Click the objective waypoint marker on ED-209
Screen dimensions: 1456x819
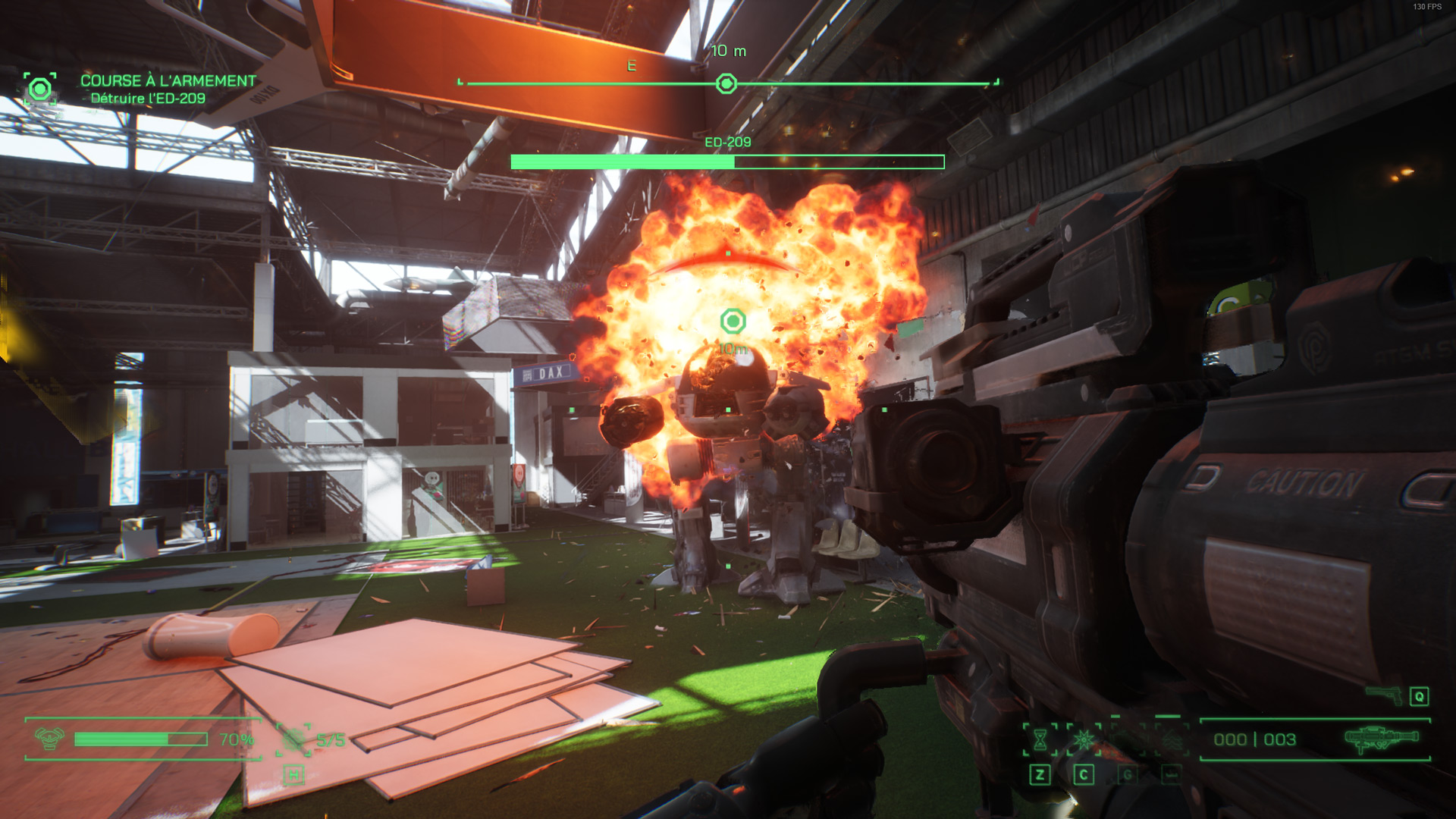733,322
